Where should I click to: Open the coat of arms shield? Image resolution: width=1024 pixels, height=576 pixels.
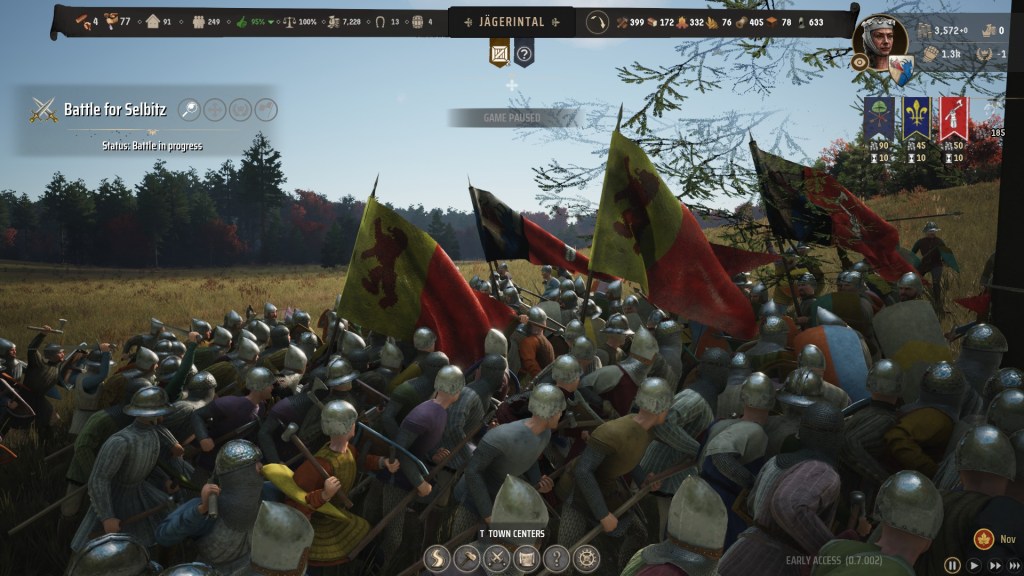pyautogui.click(x=901, y=70)
